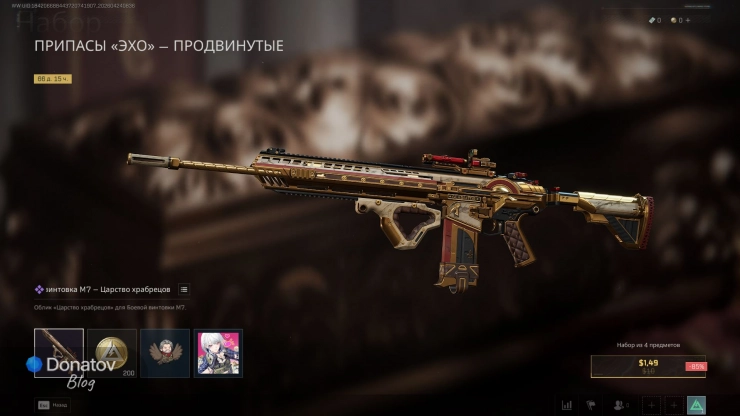The width and height of the screenshot is (740, 416).
Task: Add currency with the plus button
Action: click(x=688, y=20)
